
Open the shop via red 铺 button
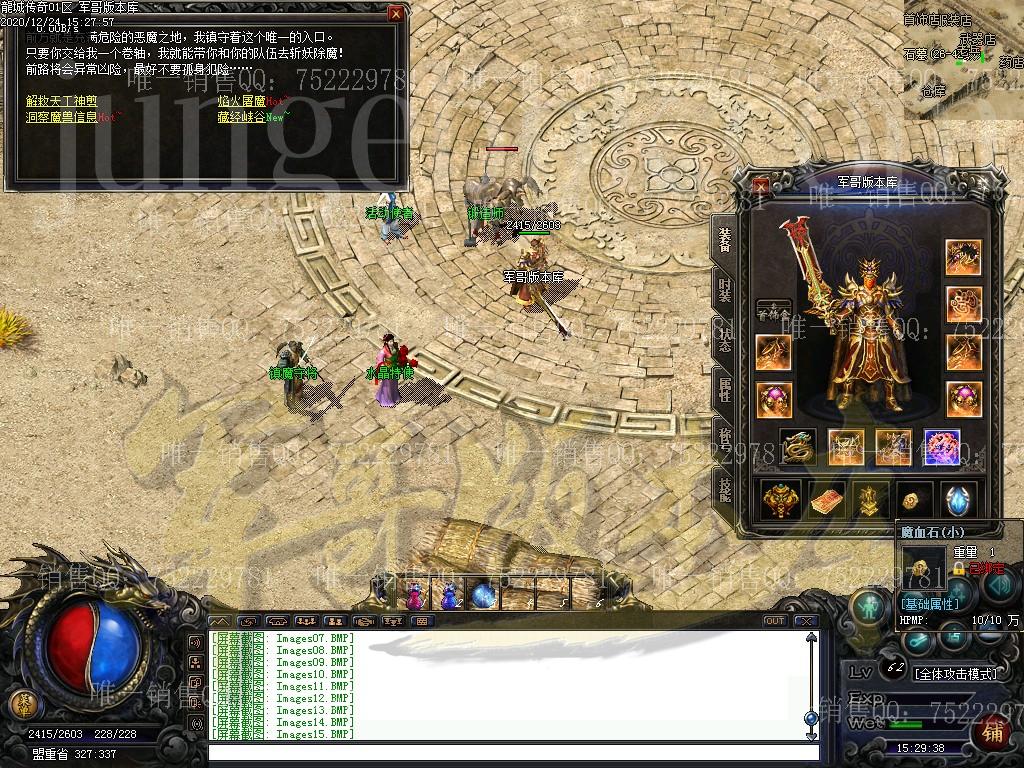(992, 733)
